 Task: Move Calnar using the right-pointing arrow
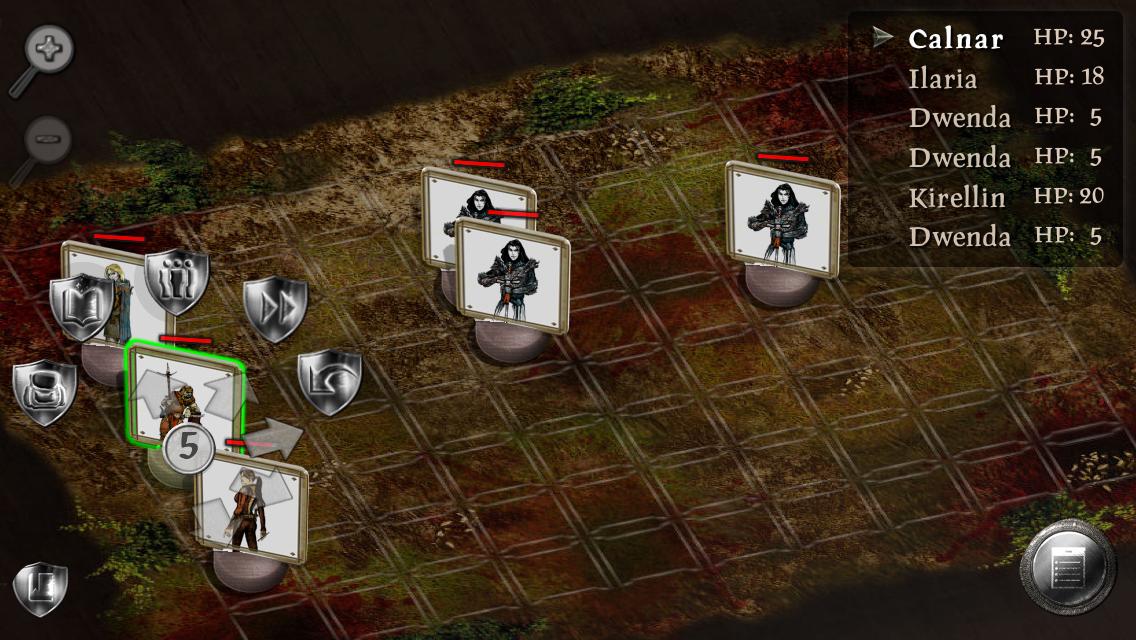280,437
